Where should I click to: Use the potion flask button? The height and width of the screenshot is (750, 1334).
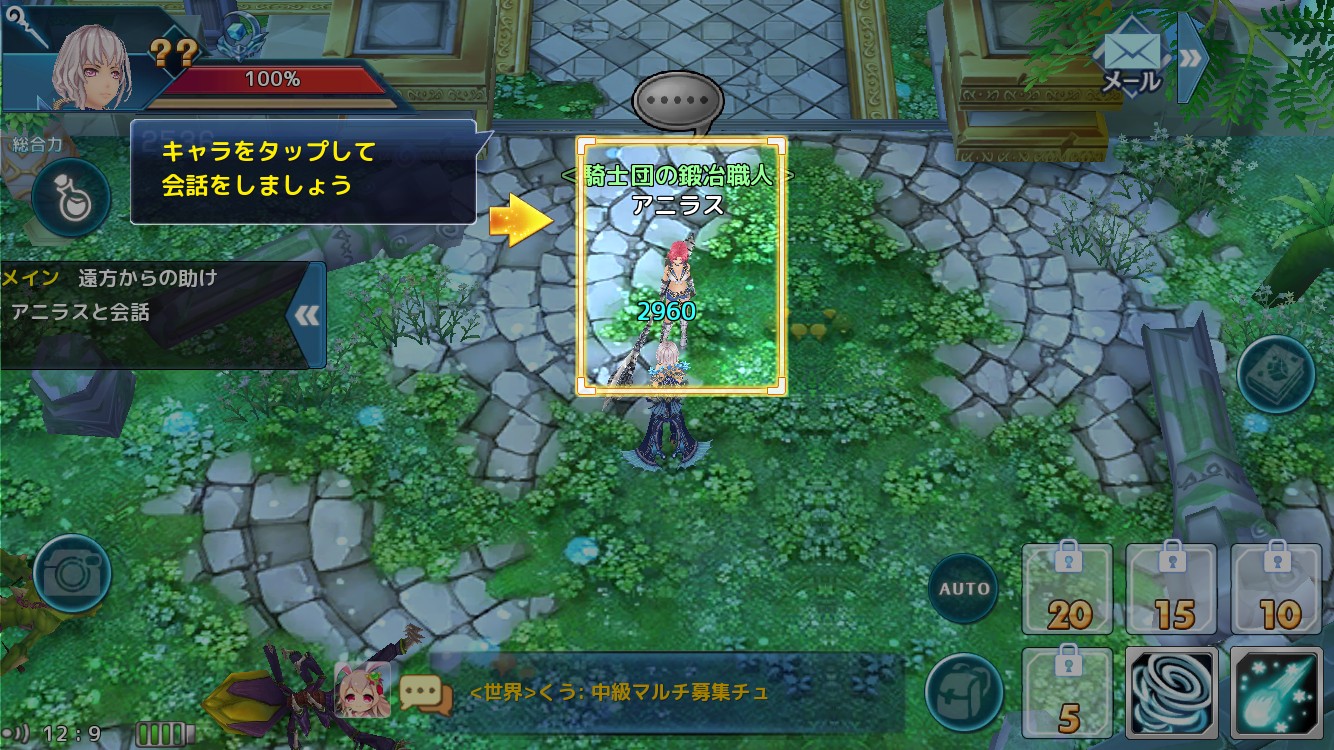(x=70, y=197)
